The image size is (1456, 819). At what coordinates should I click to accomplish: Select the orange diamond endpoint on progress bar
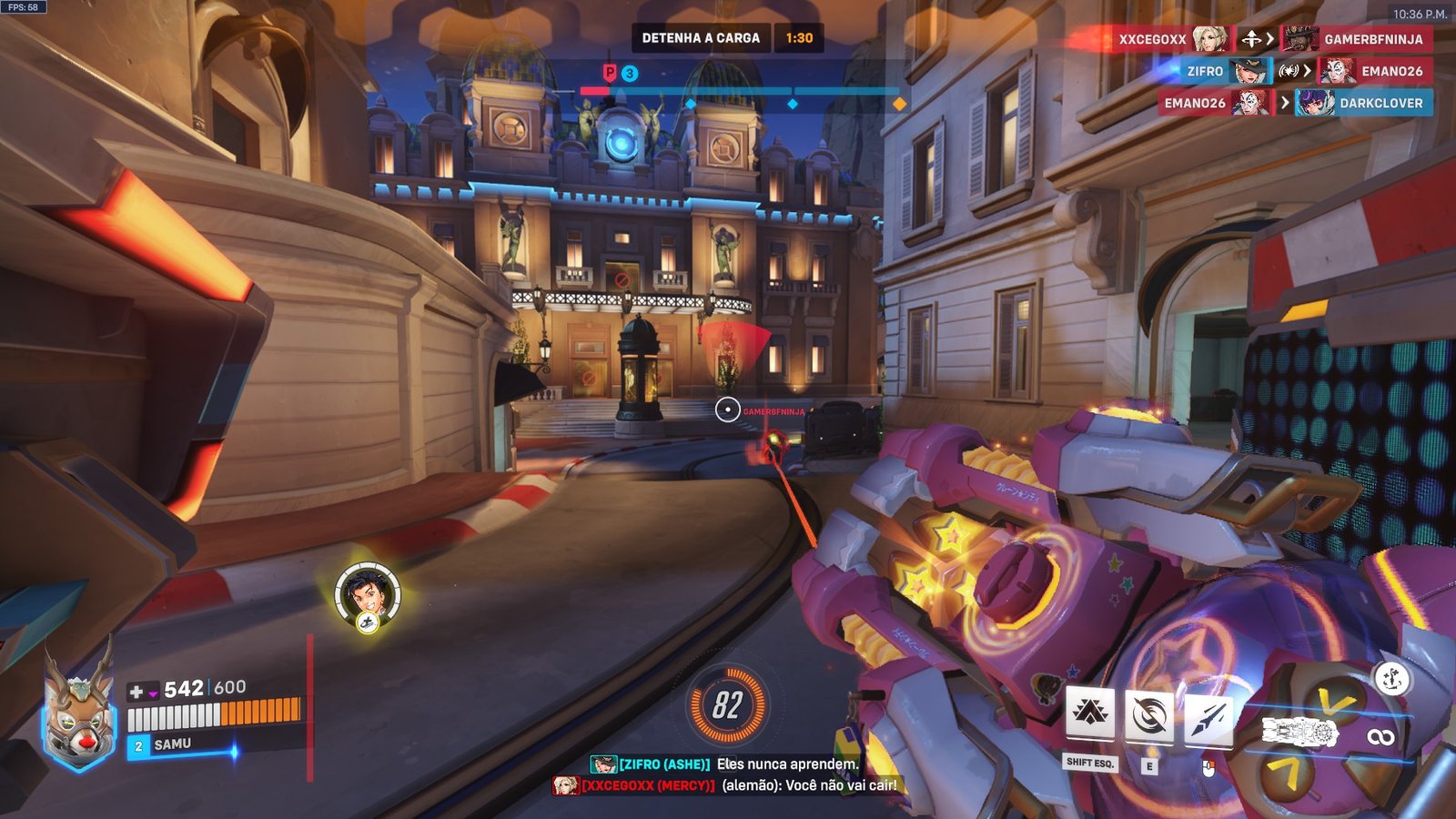(899, 104)
